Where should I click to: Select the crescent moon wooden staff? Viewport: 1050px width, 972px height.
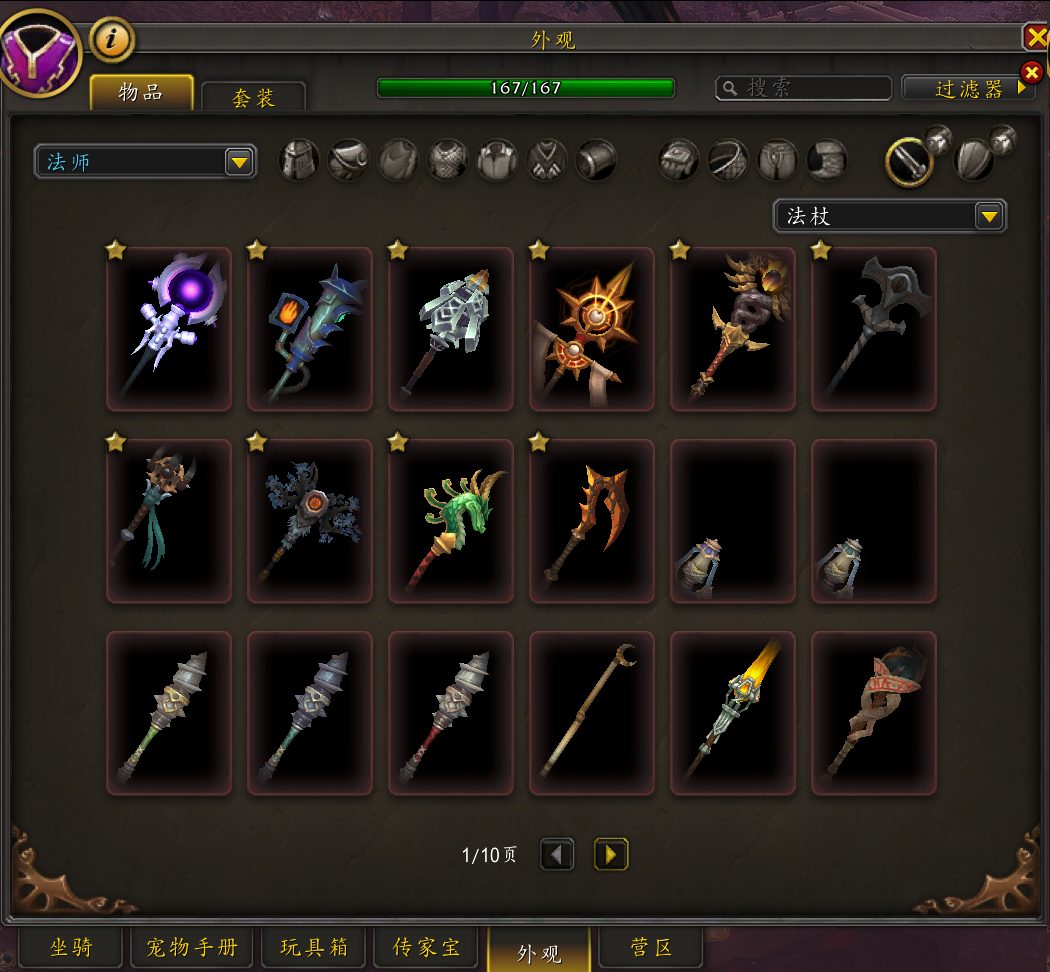592,713
